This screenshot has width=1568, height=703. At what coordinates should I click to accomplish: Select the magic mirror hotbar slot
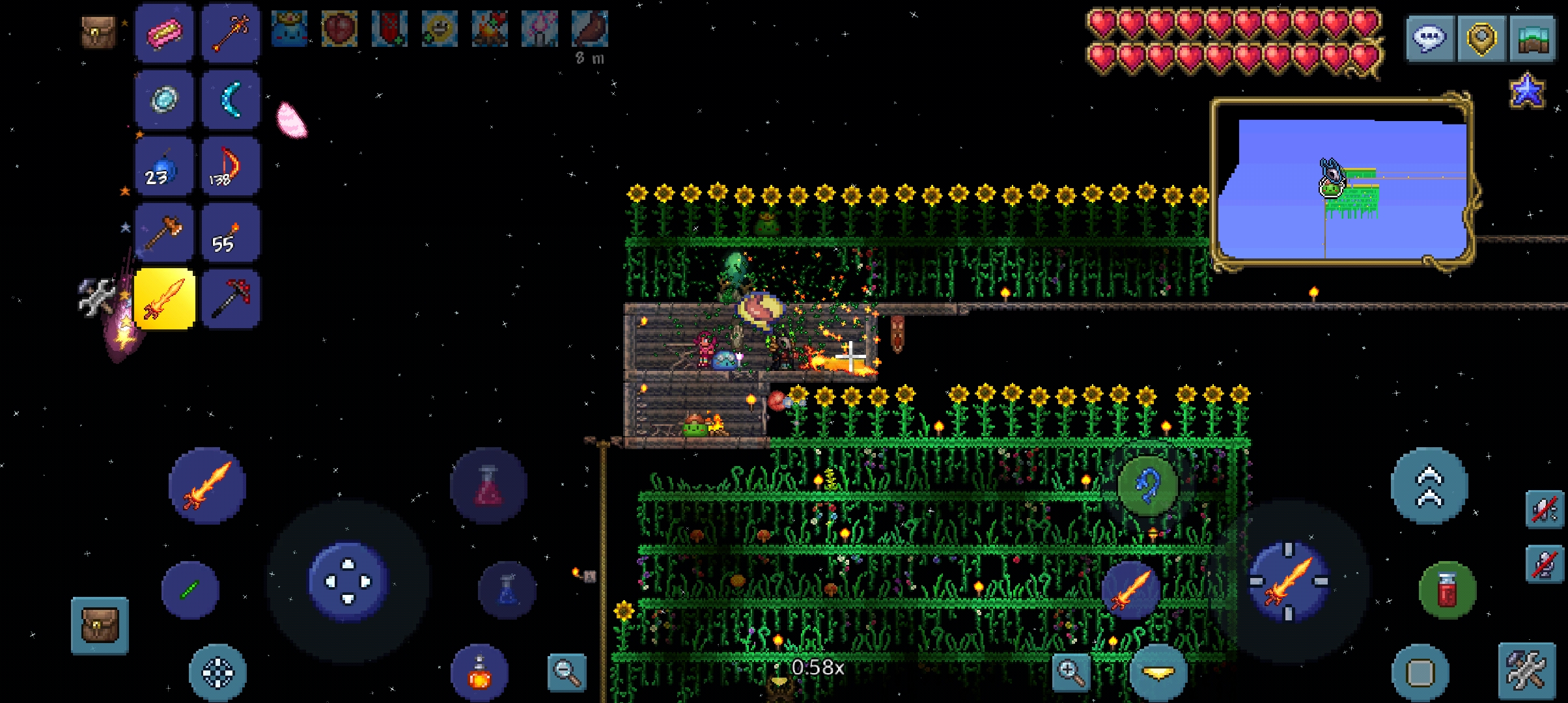tap(164, 100)
